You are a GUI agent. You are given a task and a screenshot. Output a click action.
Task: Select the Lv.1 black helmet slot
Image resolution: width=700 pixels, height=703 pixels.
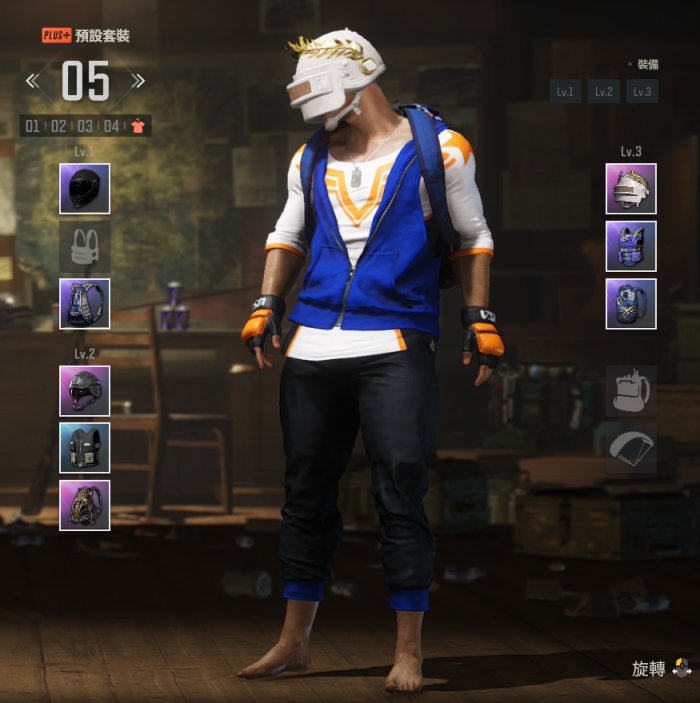(85, 188)
